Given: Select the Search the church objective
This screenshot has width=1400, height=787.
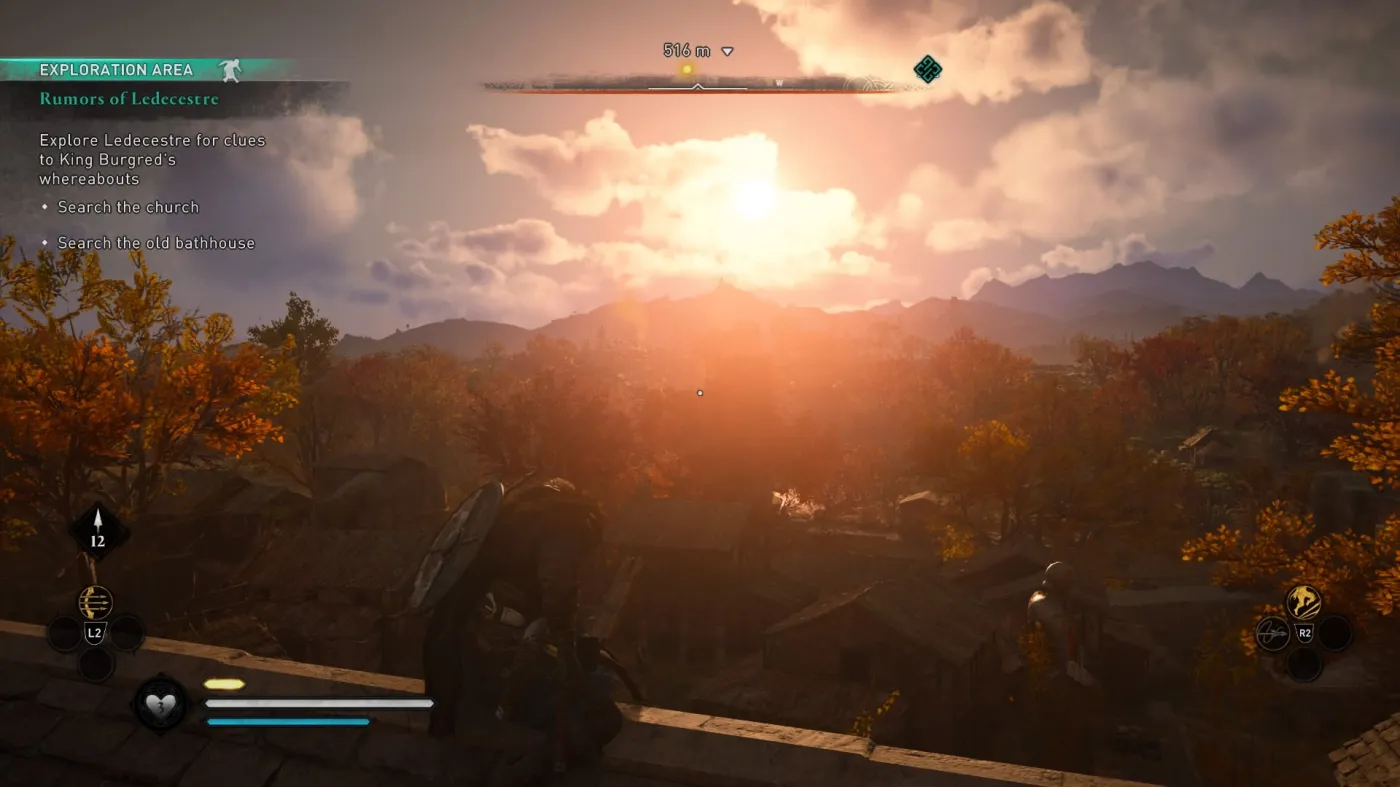Looking at the screenshot, I should [x=128, y=207].
